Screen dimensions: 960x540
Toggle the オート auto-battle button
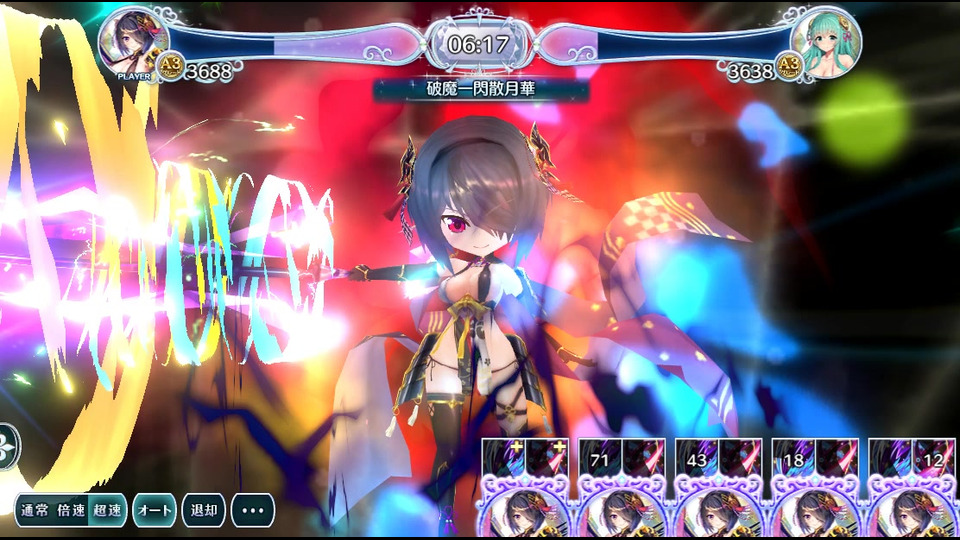click(154, 510)
